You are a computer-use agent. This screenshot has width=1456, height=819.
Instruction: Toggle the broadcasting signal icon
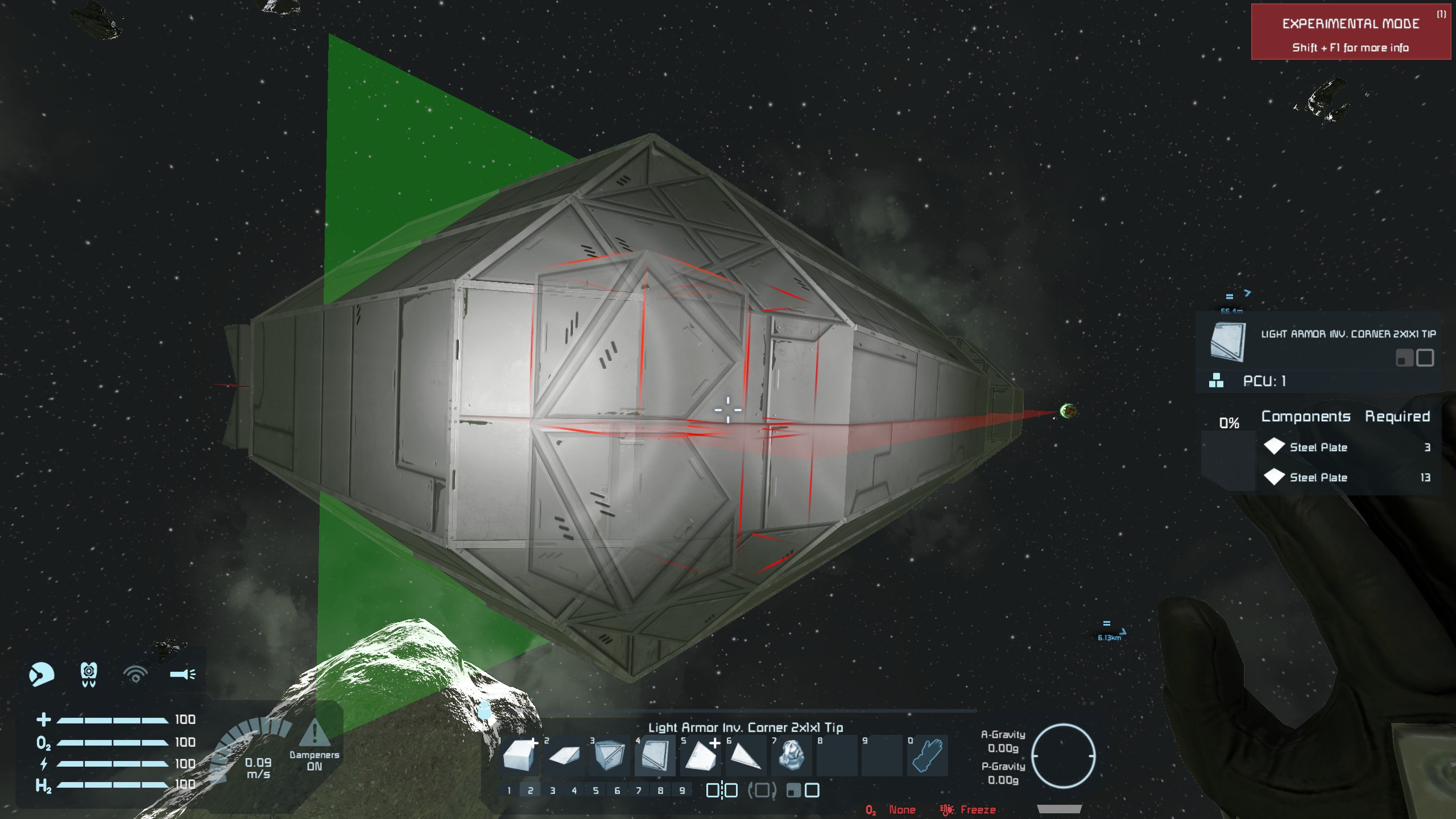click(135, 675)
